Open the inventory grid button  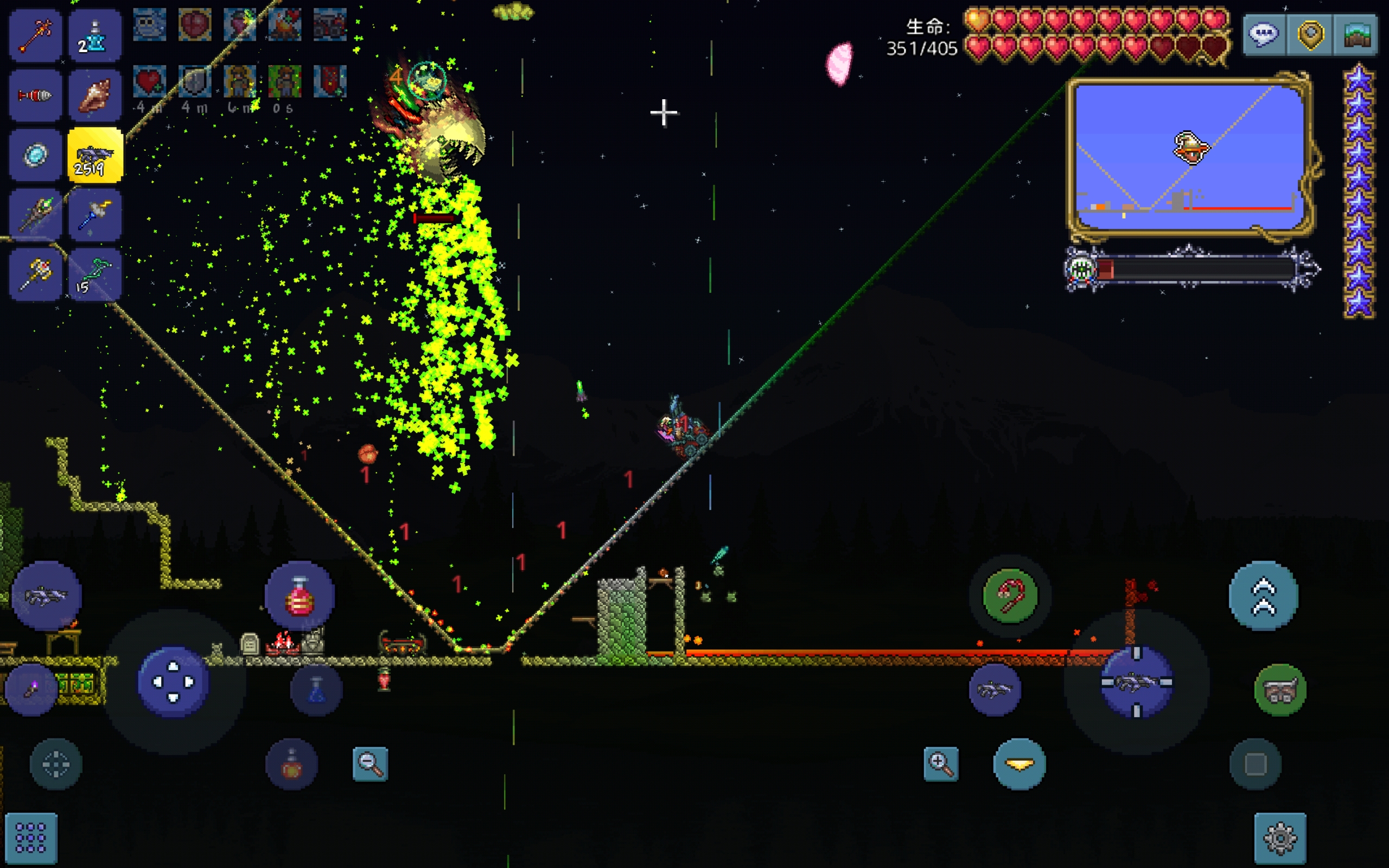31,838
